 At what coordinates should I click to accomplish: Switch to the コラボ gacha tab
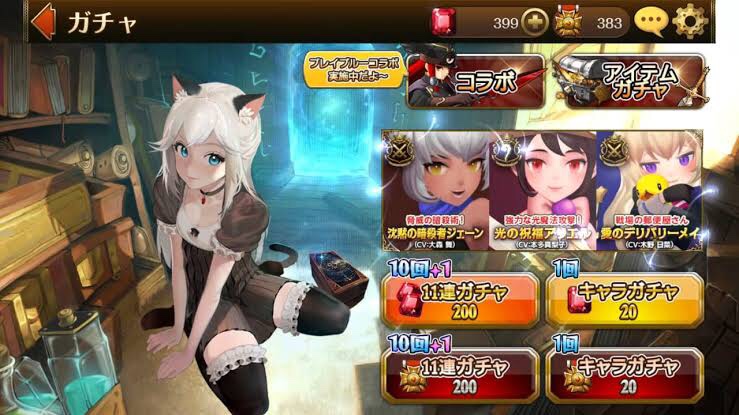[x=476, y=80]
